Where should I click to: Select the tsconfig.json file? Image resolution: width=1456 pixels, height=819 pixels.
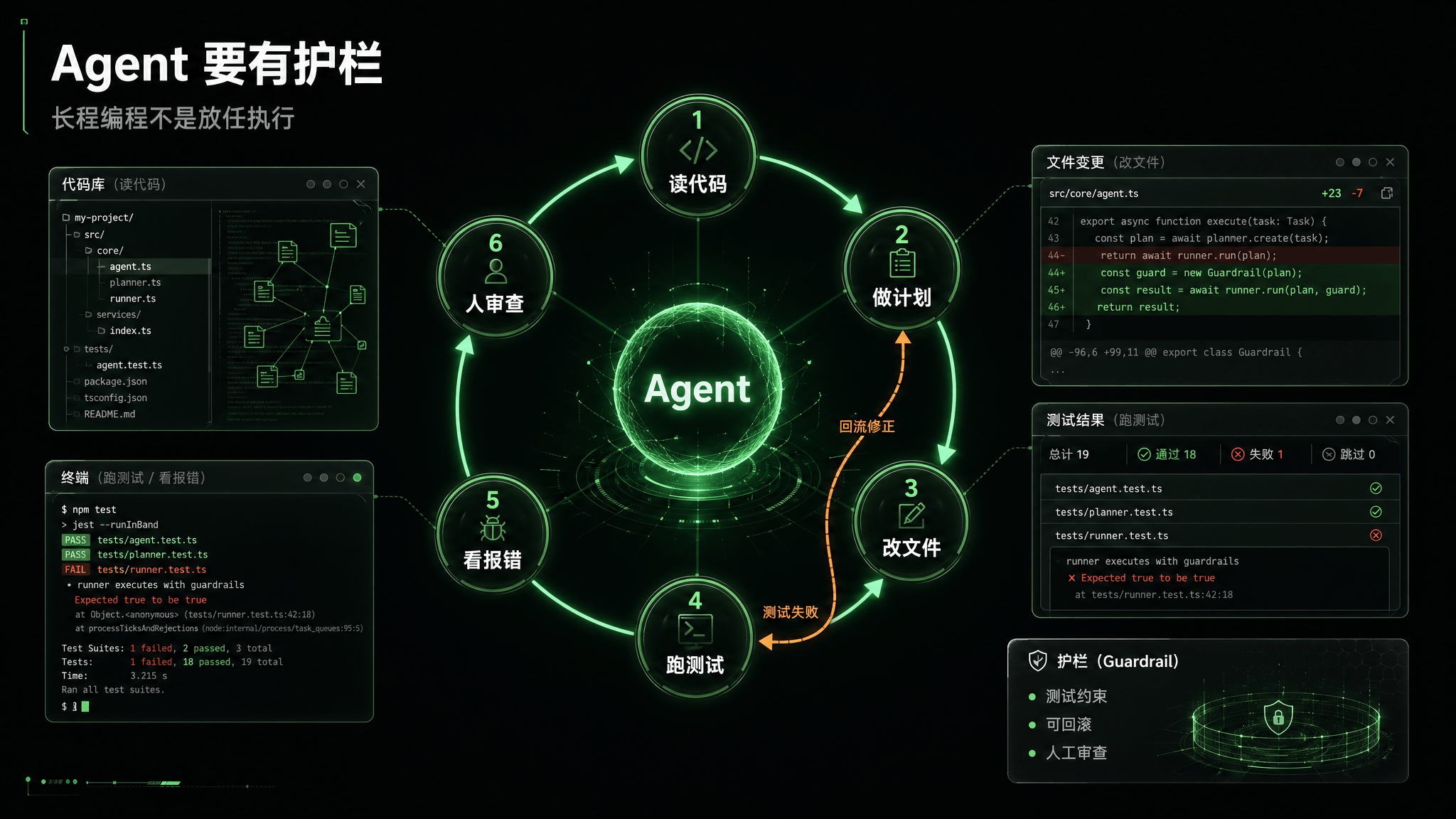click(x=115, y=398)
